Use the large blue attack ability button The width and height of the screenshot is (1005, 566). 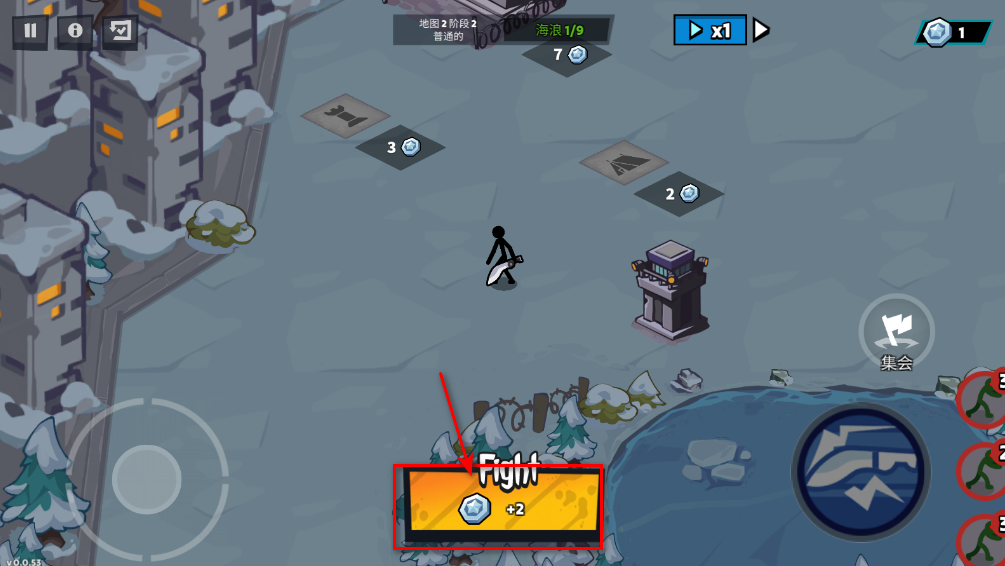point(857,469)
